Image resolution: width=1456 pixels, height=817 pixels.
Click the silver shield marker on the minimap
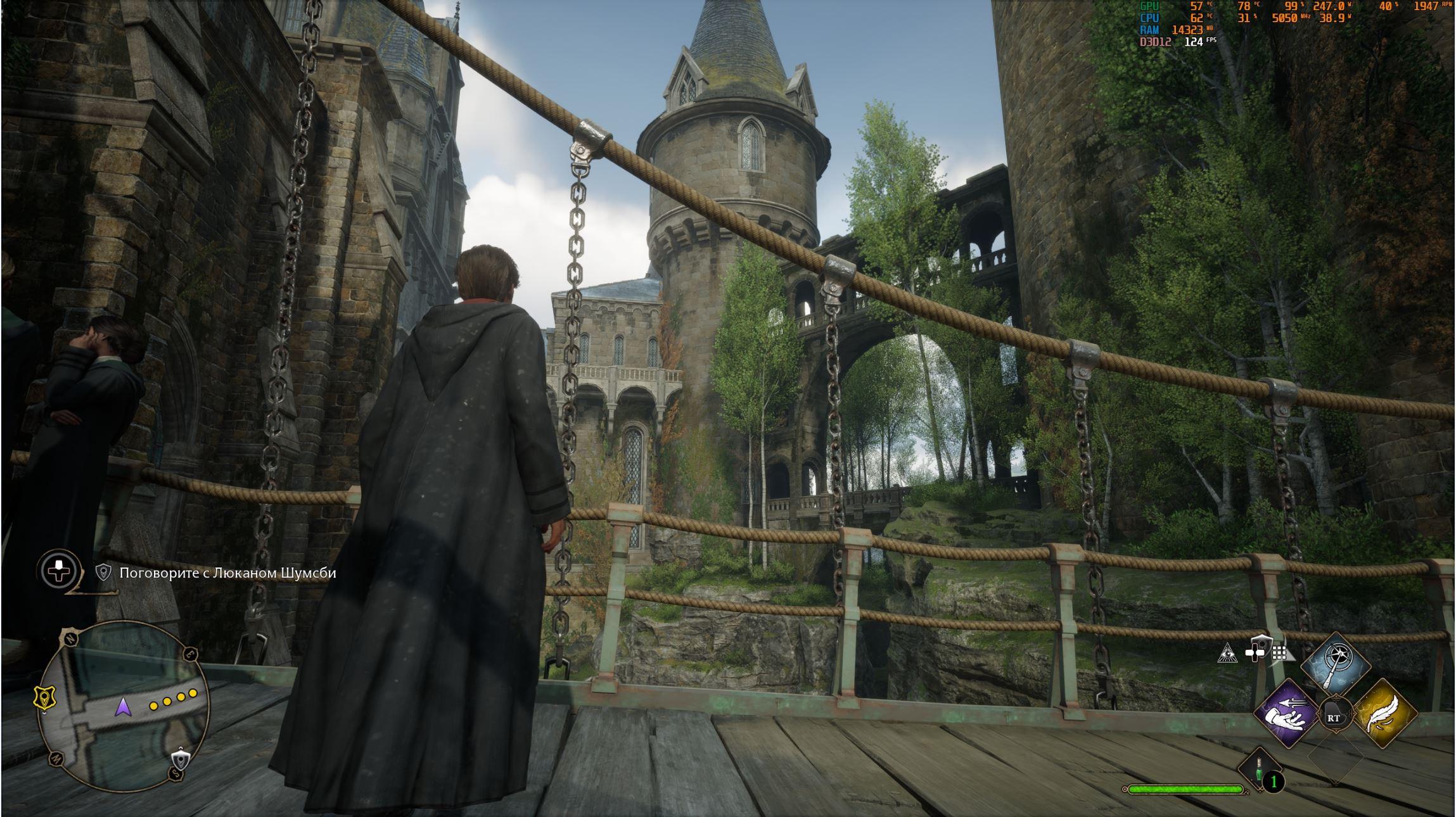tap(181, 759)
